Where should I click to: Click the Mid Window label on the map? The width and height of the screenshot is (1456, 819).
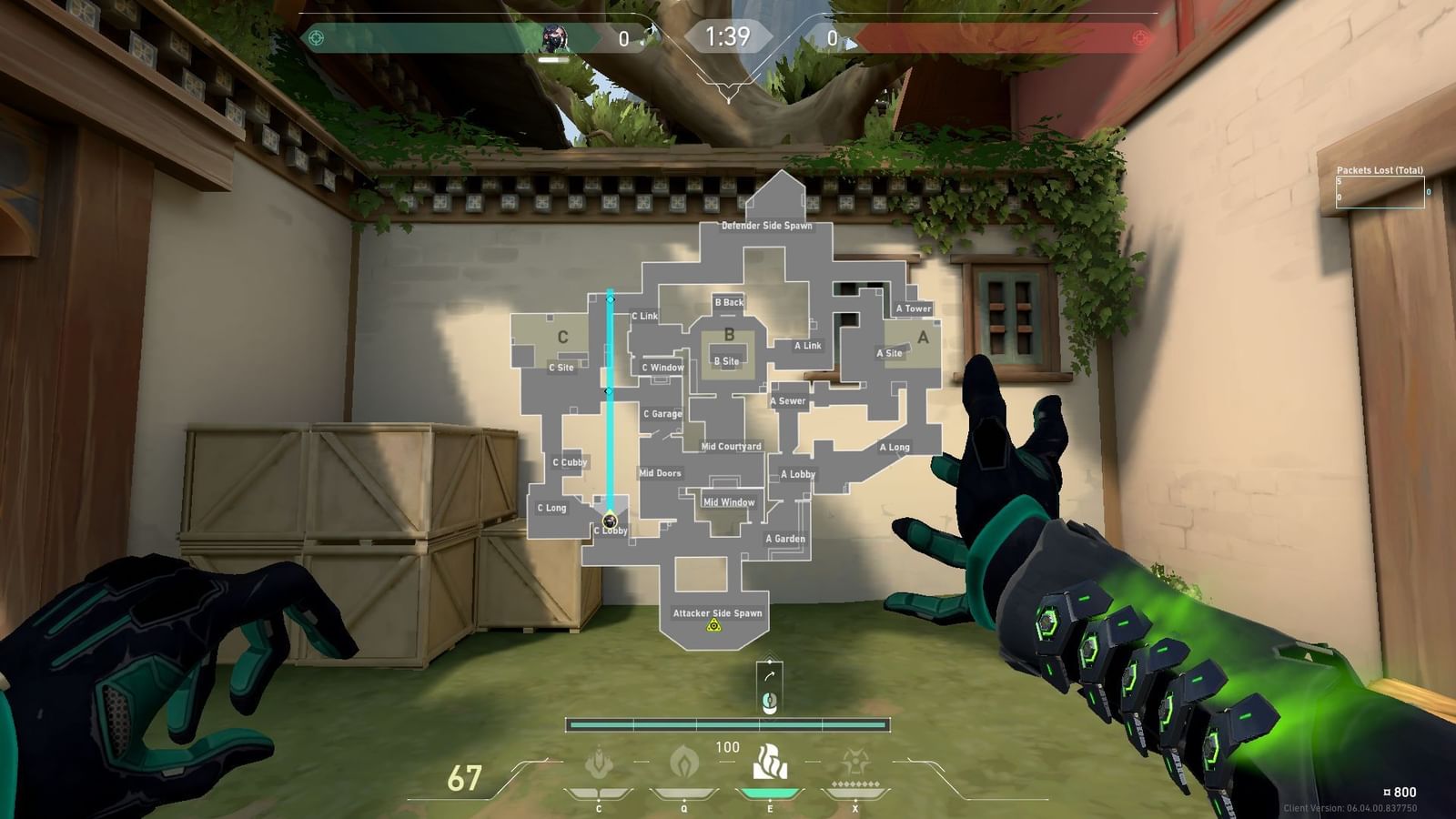pos(731,502)
